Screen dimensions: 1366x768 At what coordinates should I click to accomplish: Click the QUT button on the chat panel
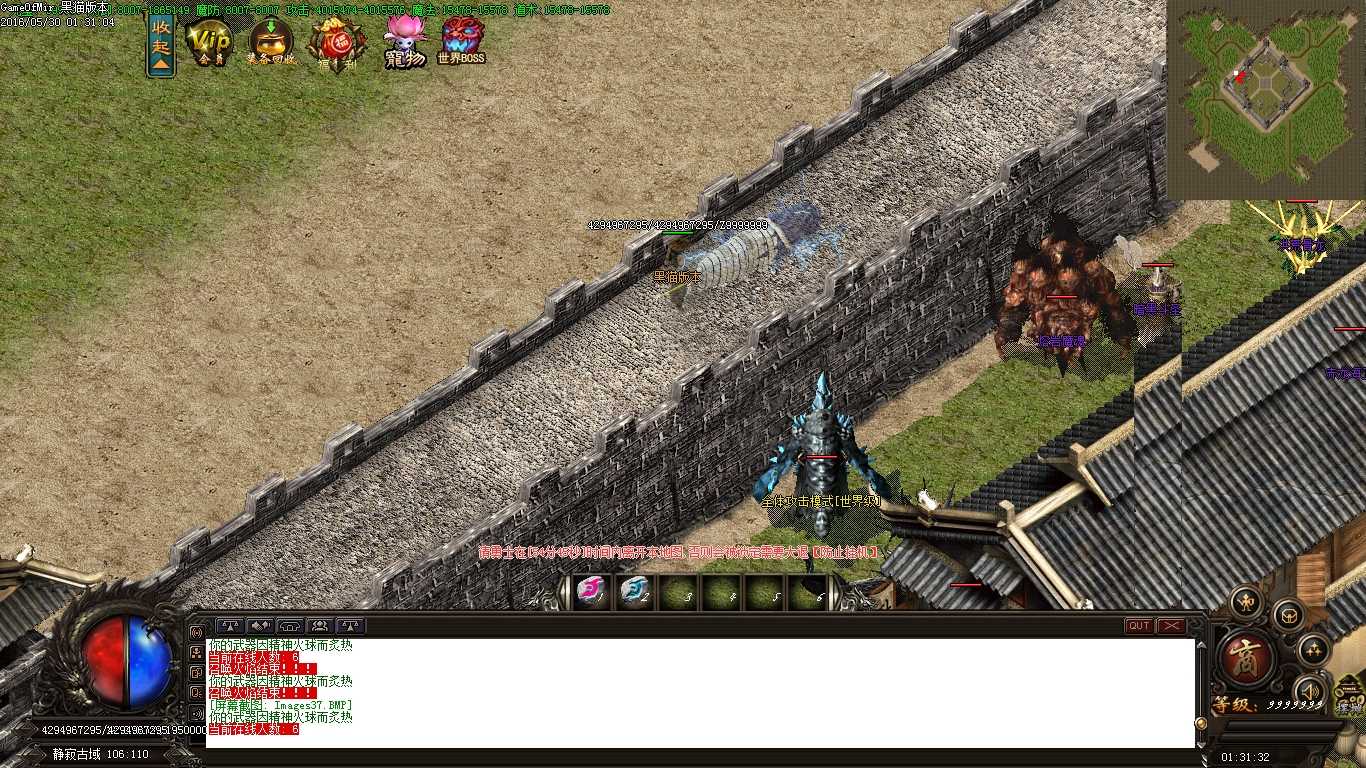tap(1139, 626)
